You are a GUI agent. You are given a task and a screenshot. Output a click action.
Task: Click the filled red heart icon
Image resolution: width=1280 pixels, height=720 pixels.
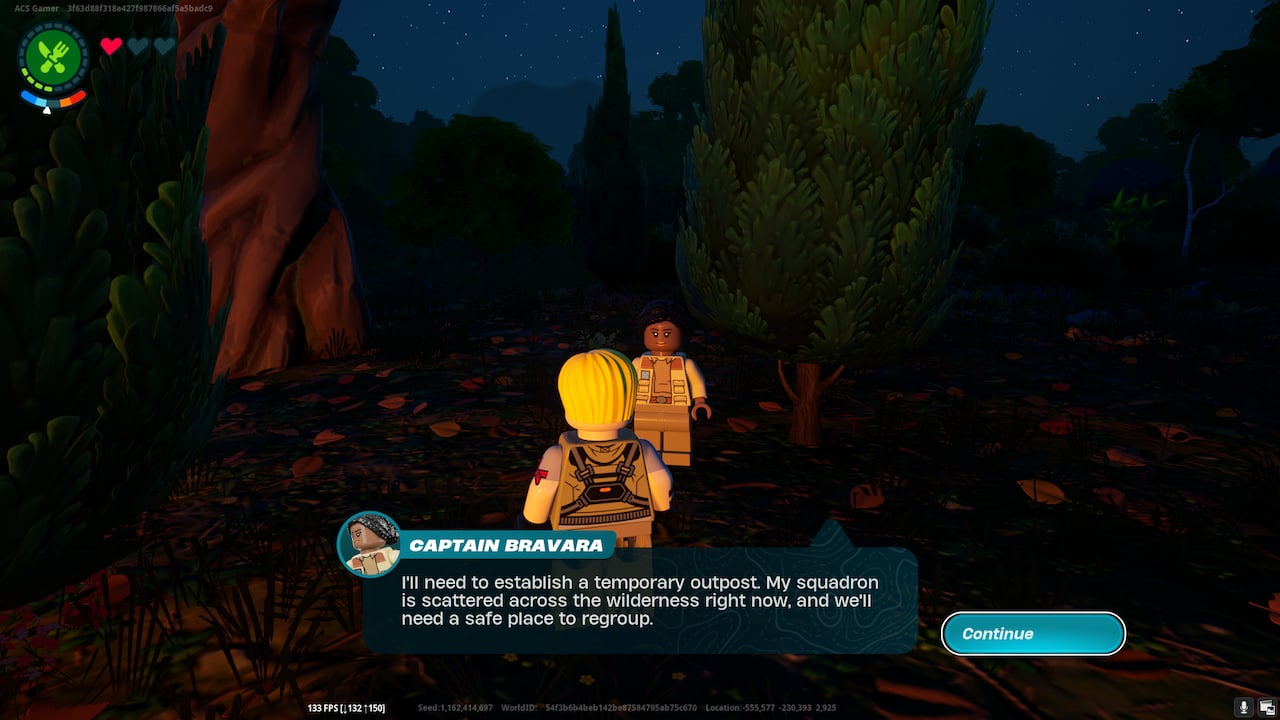[110, 44]
